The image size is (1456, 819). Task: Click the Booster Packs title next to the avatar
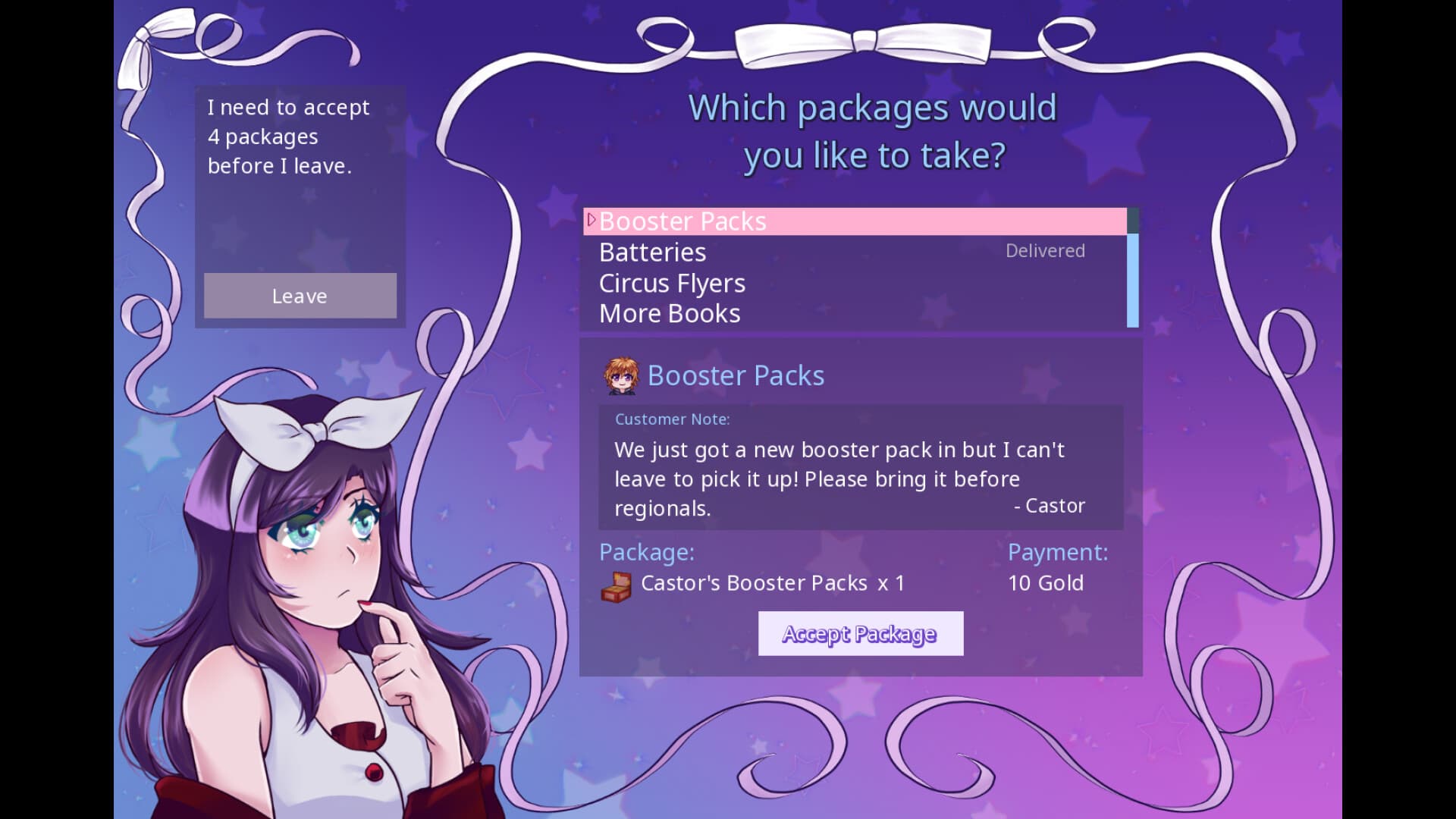(735, 375)
